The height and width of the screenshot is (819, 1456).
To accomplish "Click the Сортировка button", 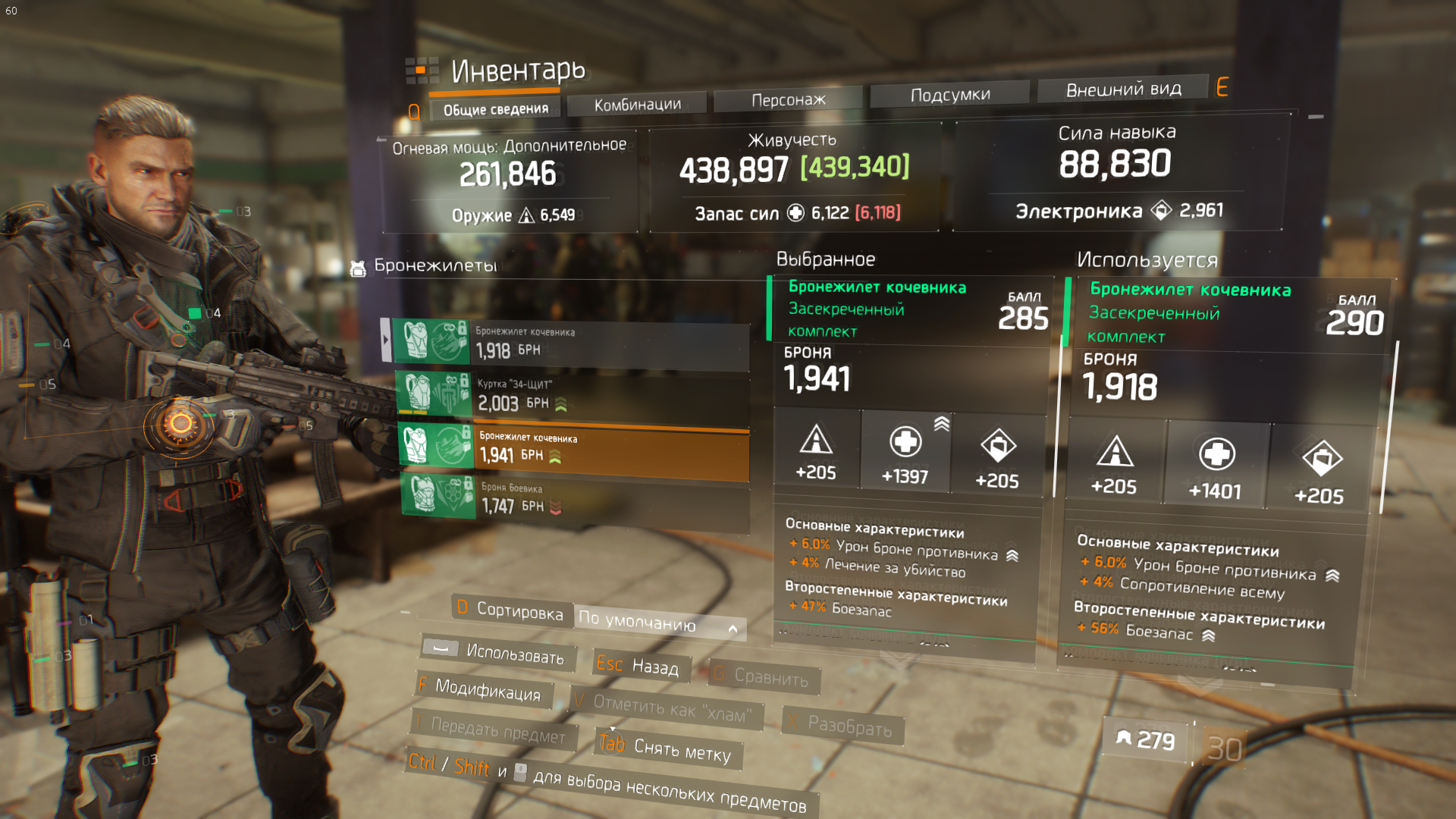I will (512, 610).
